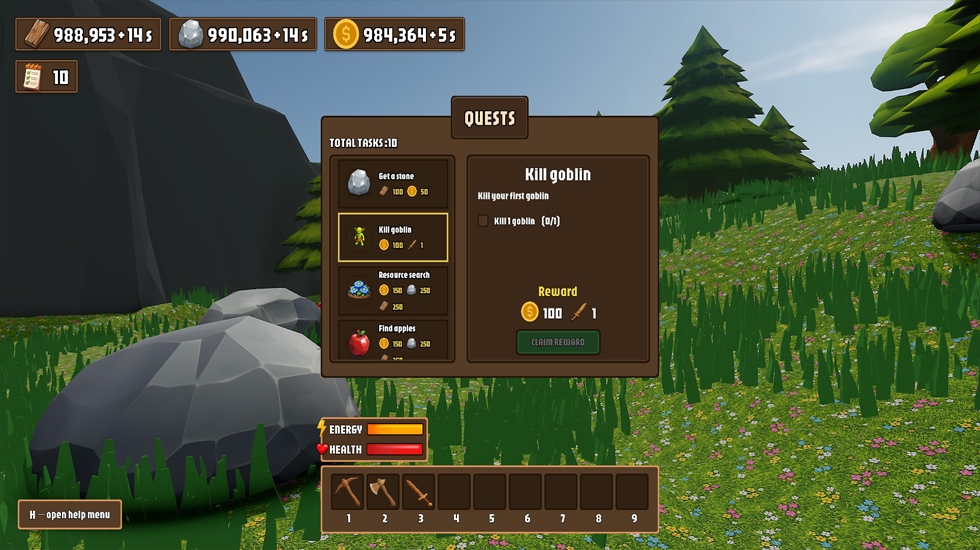Tick the Kill 1 goblin checkbox
Screen dimensions: 980x550
(484, 221)
